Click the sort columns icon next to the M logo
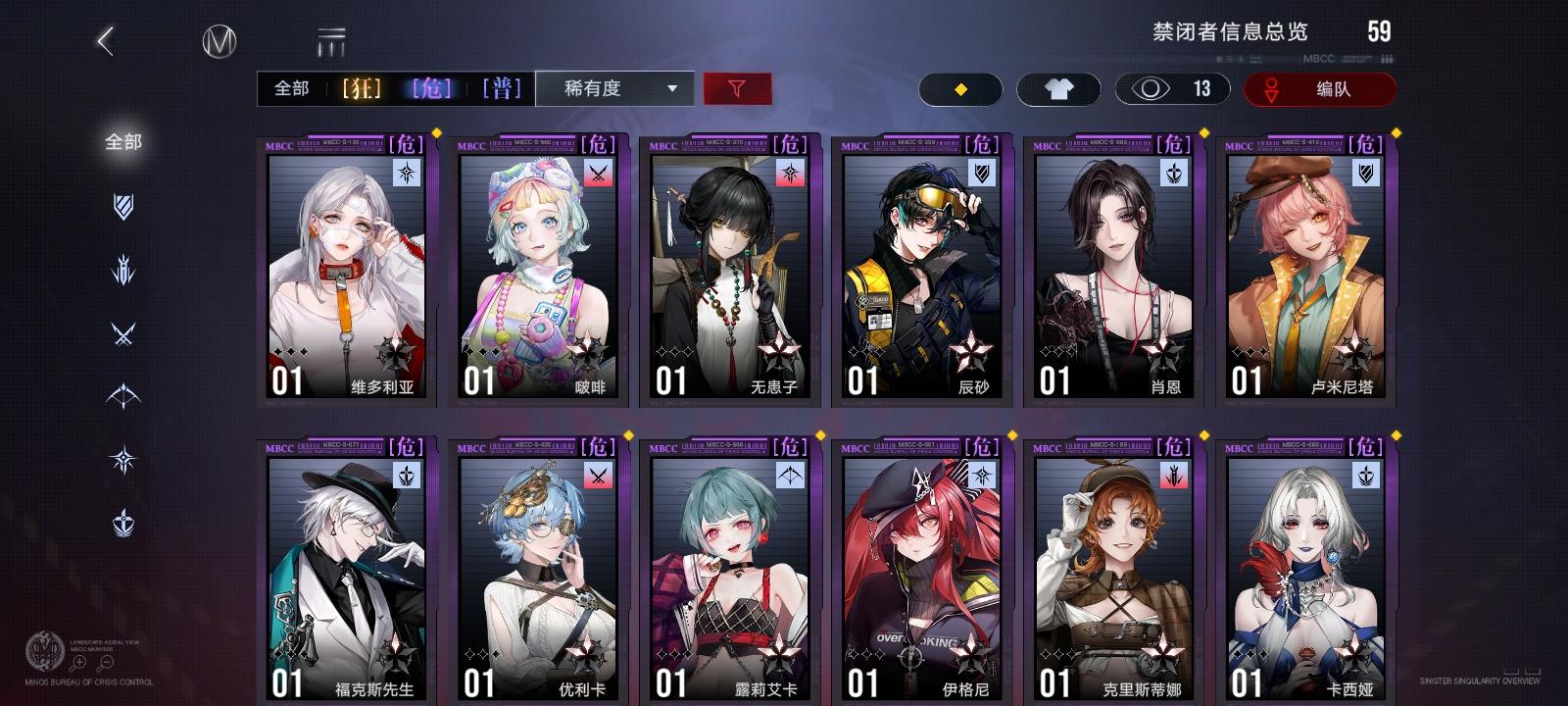 [331, 41]
